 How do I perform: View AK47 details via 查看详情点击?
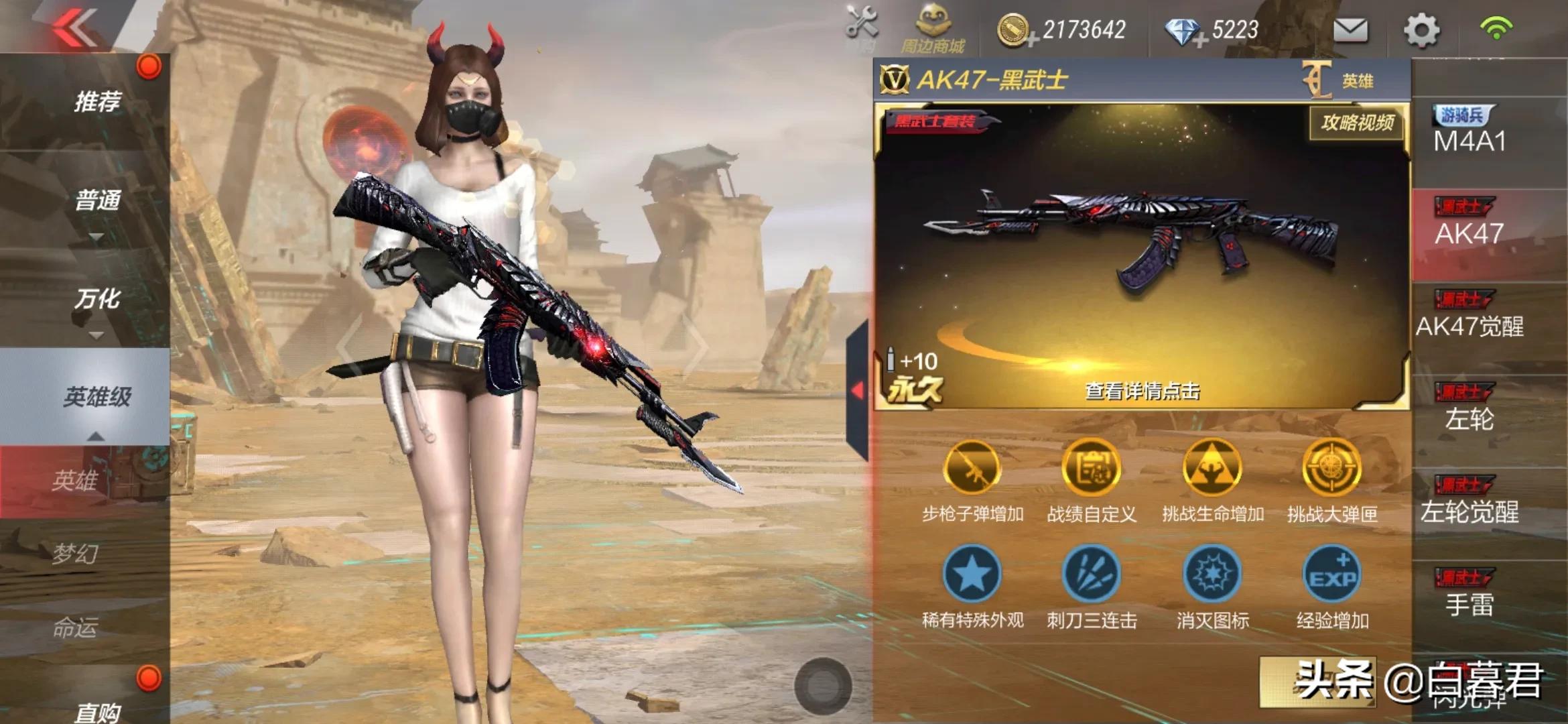pyautogui.click(x=1142, y=391)
